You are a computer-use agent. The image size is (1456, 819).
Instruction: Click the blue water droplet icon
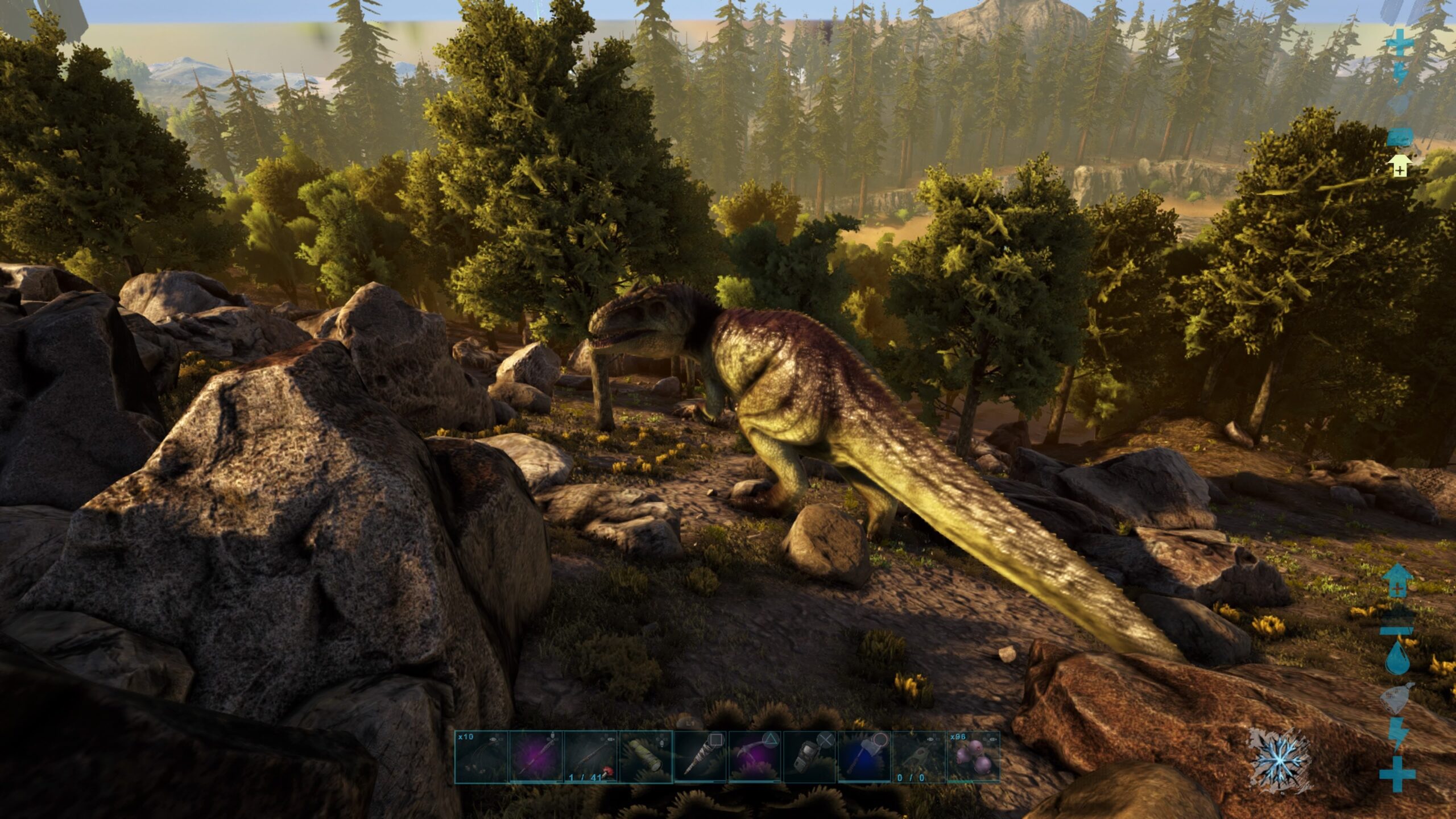[1397, 658]
